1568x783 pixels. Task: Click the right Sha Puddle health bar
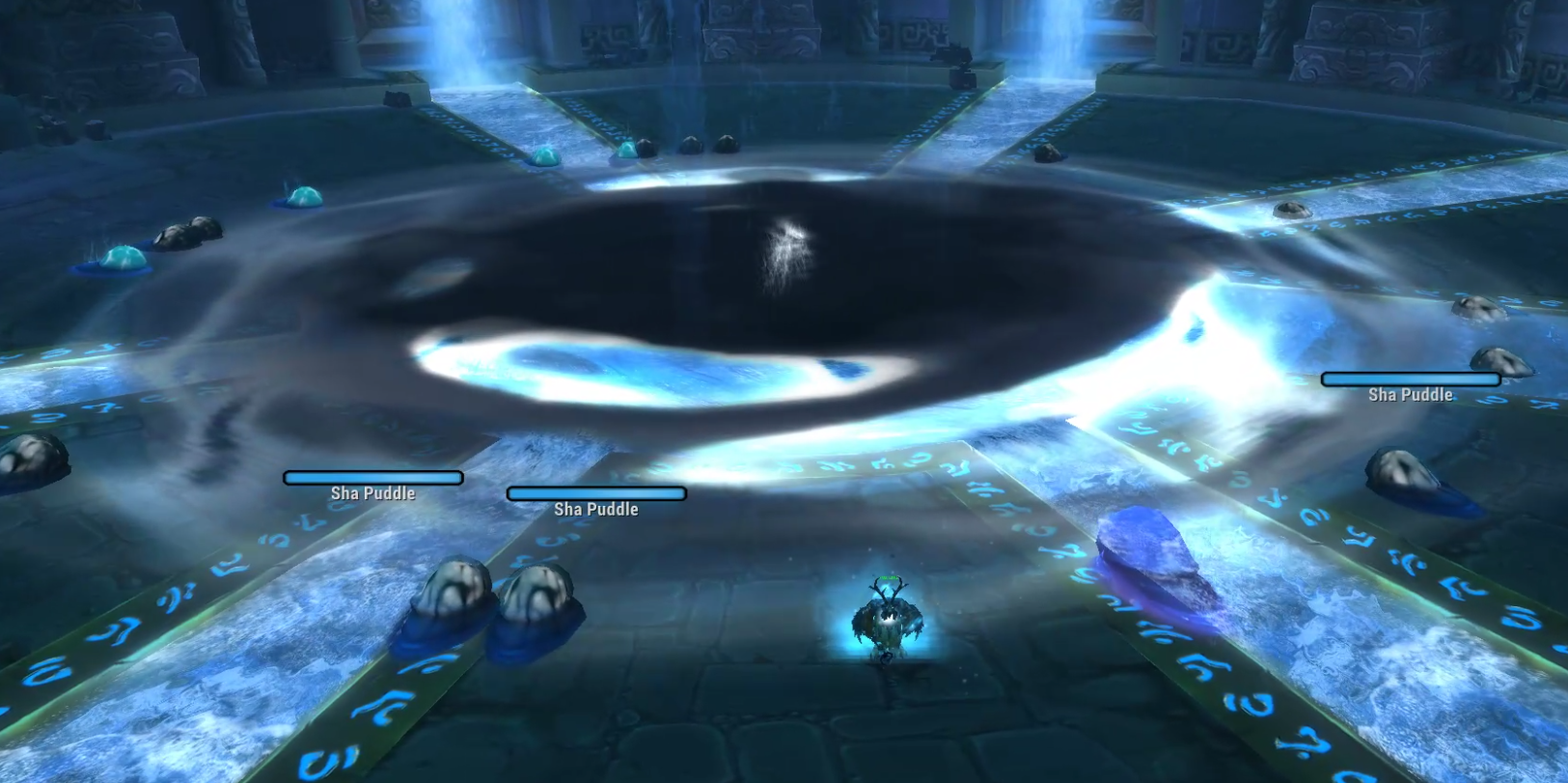1411,379
